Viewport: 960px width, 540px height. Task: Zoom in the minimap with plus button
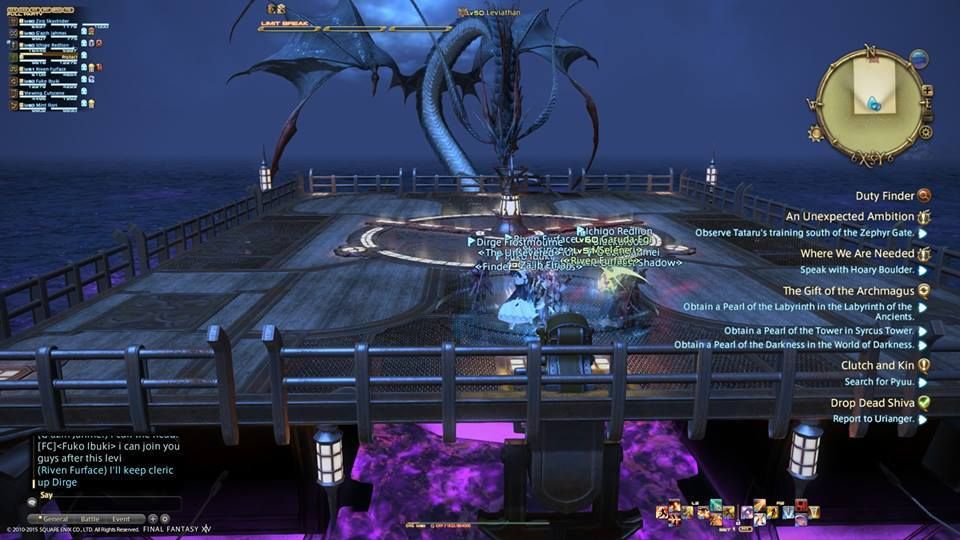tap(927, 90)
